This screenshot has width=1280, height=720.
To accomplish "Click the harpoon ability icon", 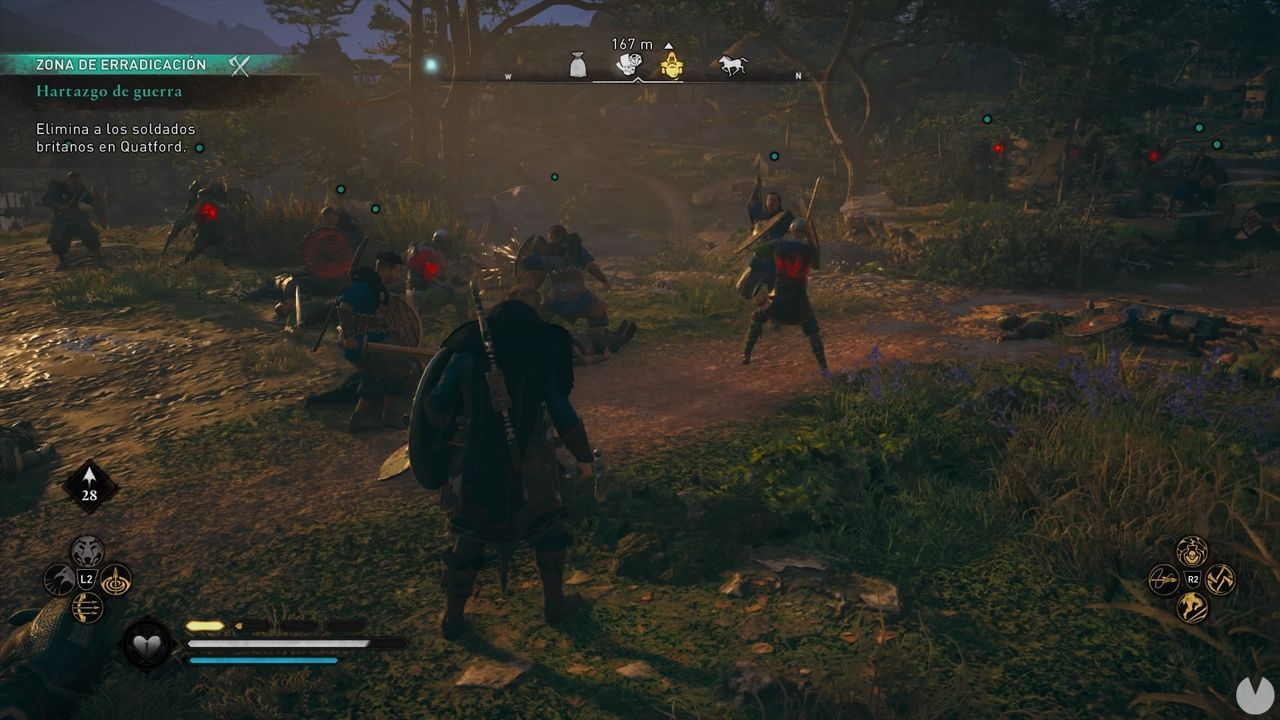I will tap(116, 580).
